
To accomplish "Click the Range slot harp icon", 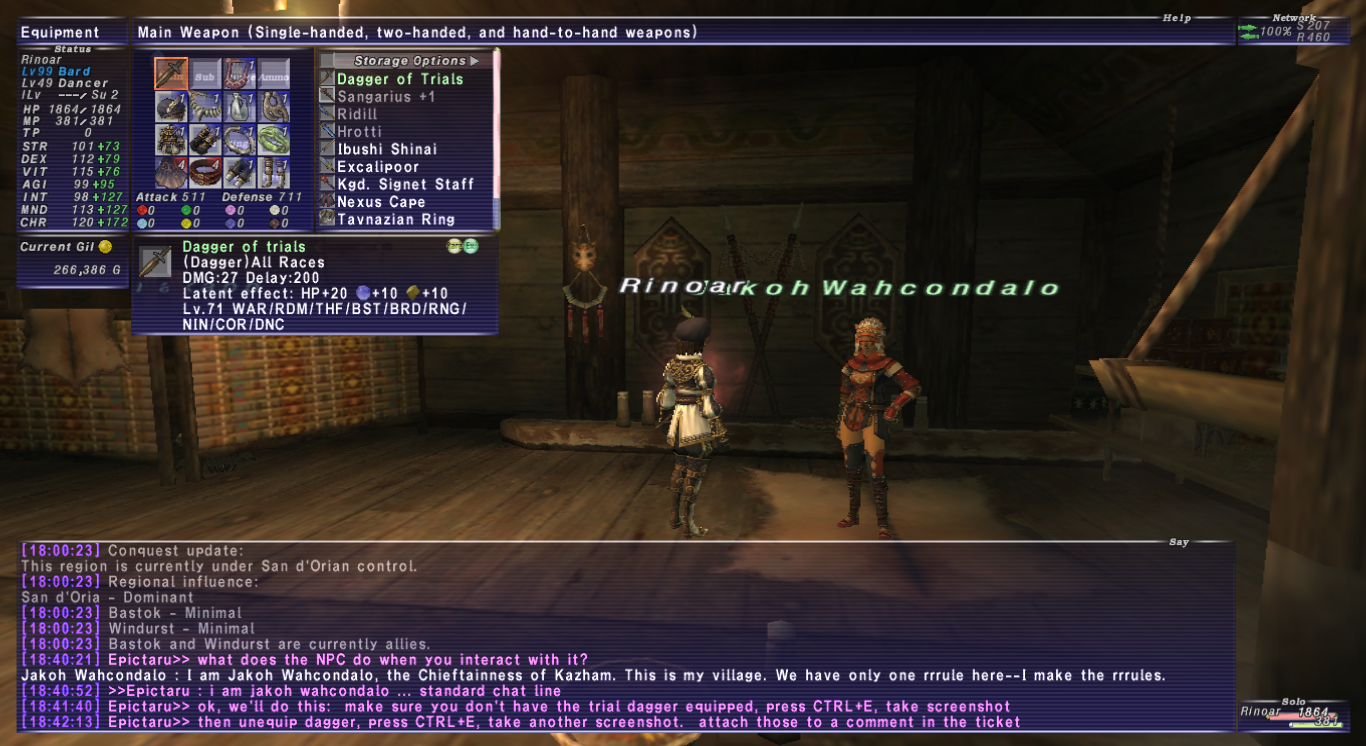I will 237,73.
